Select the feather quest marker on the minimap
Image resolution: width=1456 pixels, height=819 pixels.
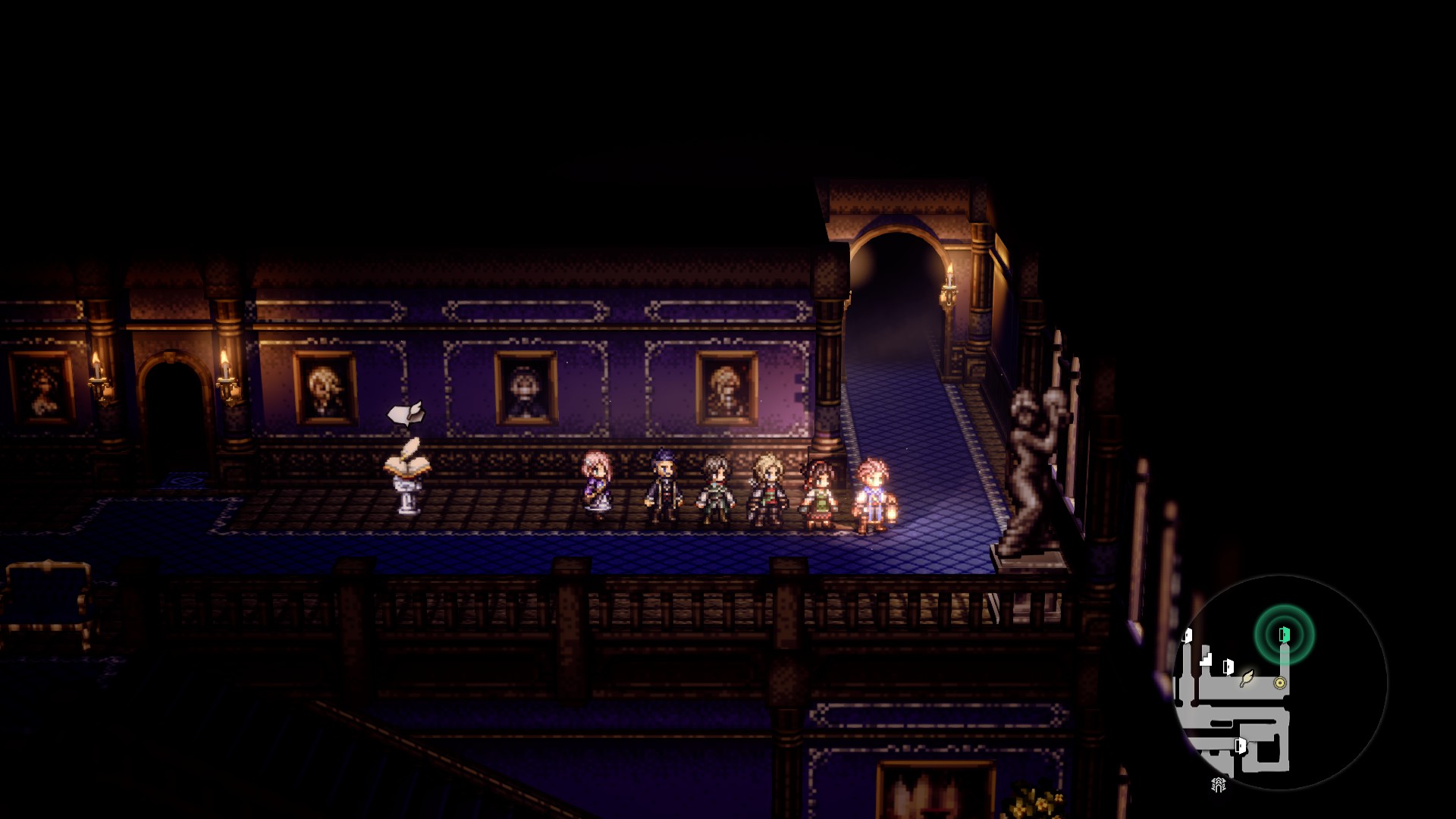coord(1247,679)
